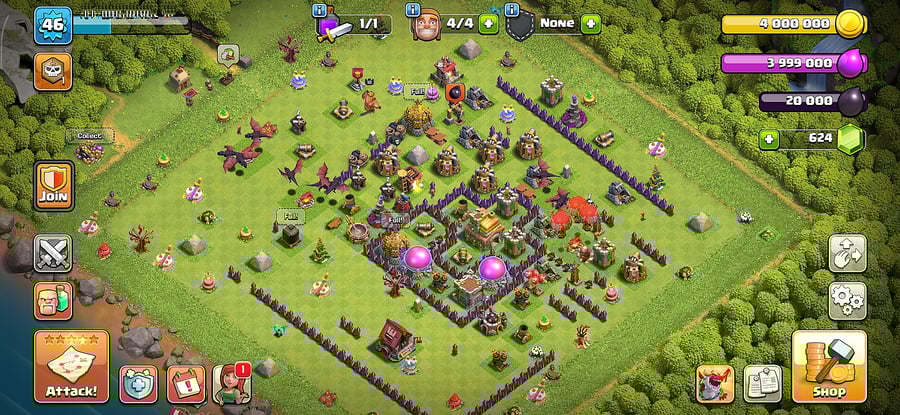Image resolution: width=900 pixels, height=415 pixels.
Task: Open the layout editor arrows button
Action: point(847,254)
